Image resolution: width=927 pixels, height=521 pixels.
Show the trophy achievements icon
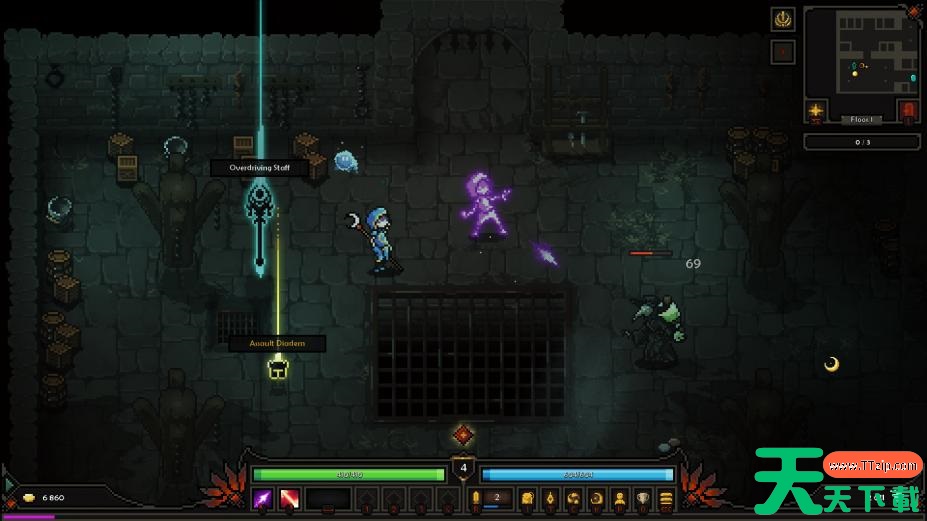642,498
